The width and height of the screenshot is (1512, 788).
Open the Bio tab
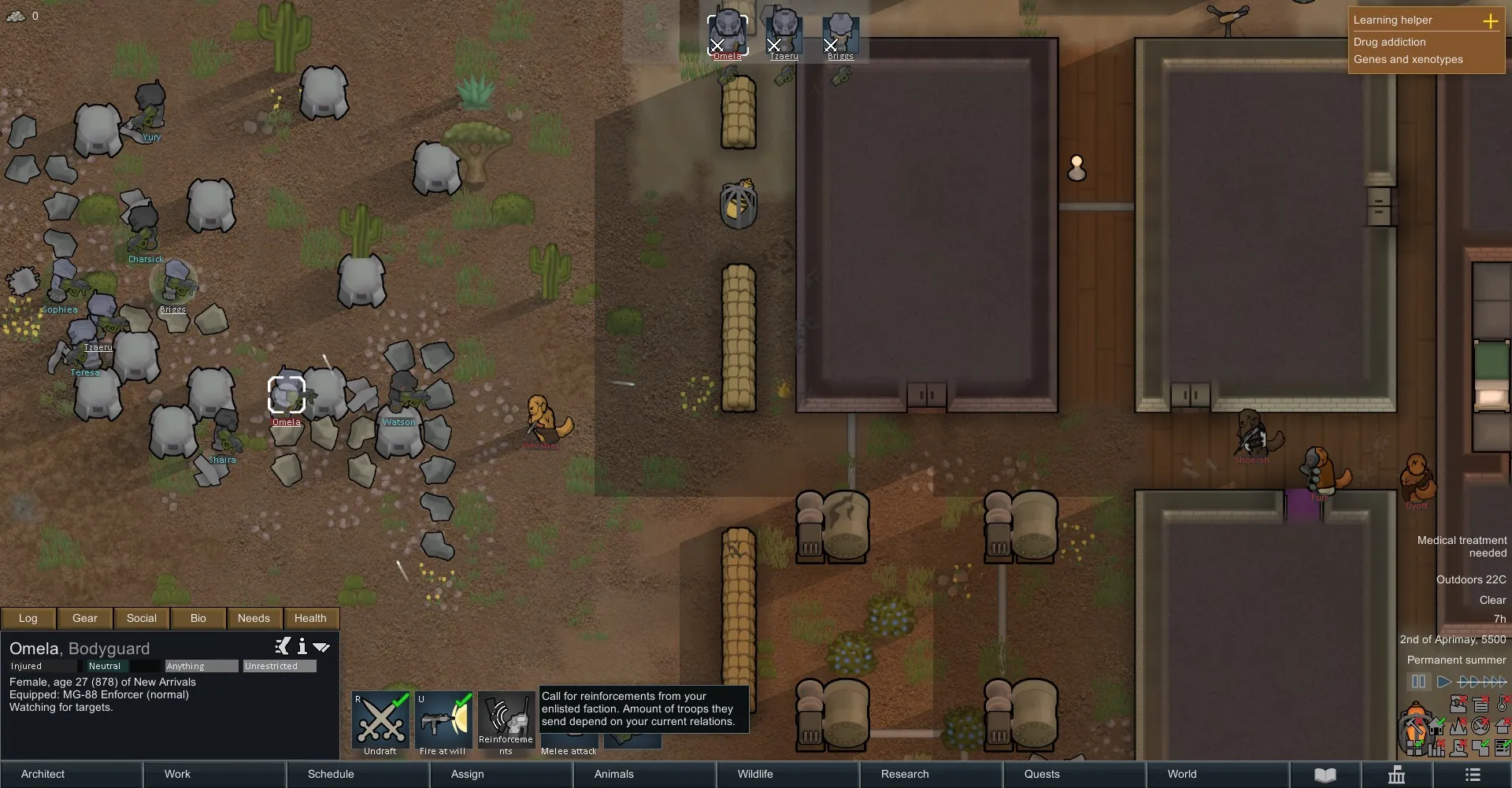[198, 618]
